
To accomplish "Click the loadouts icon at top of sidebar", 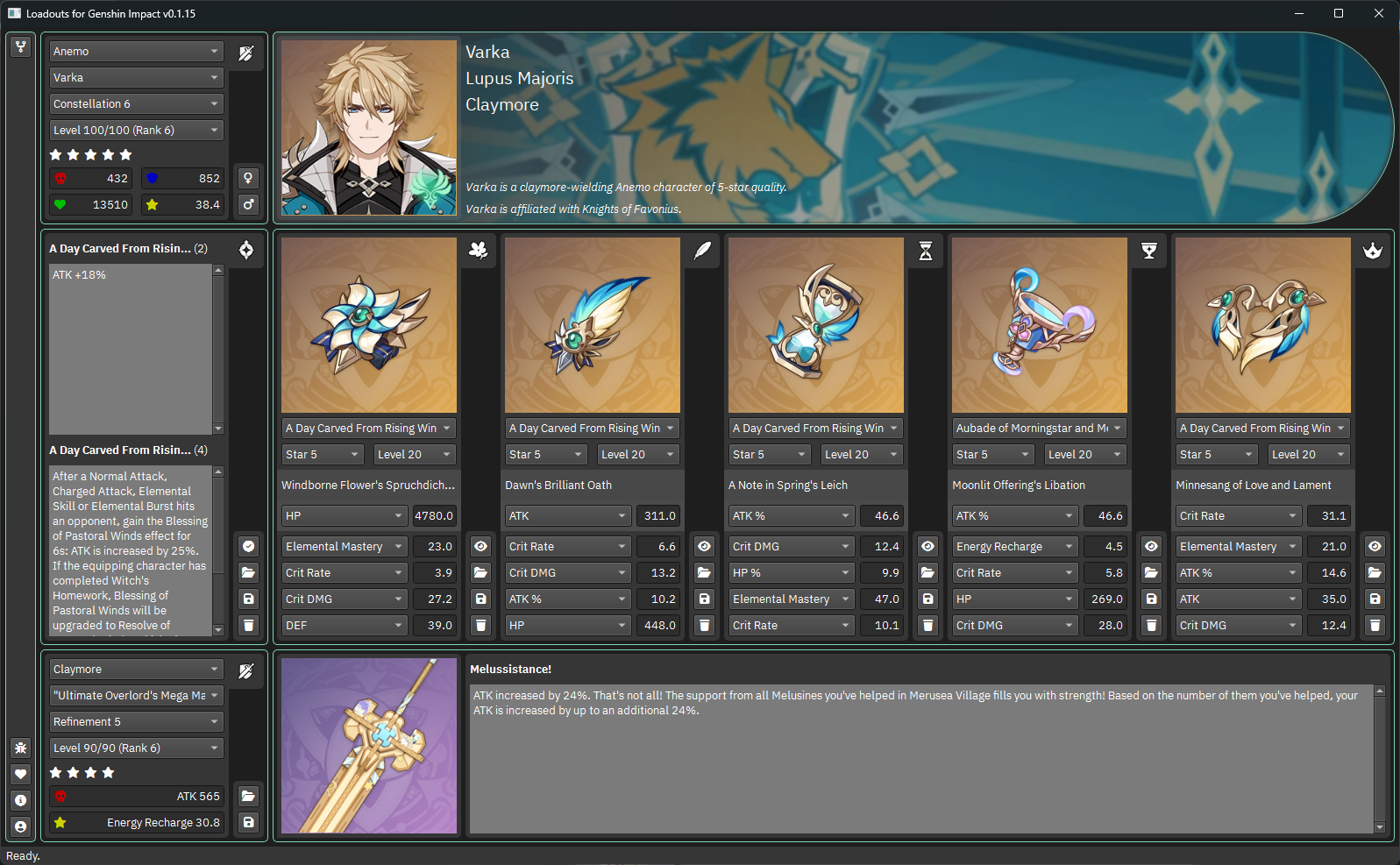I will [x=20, y=46].
